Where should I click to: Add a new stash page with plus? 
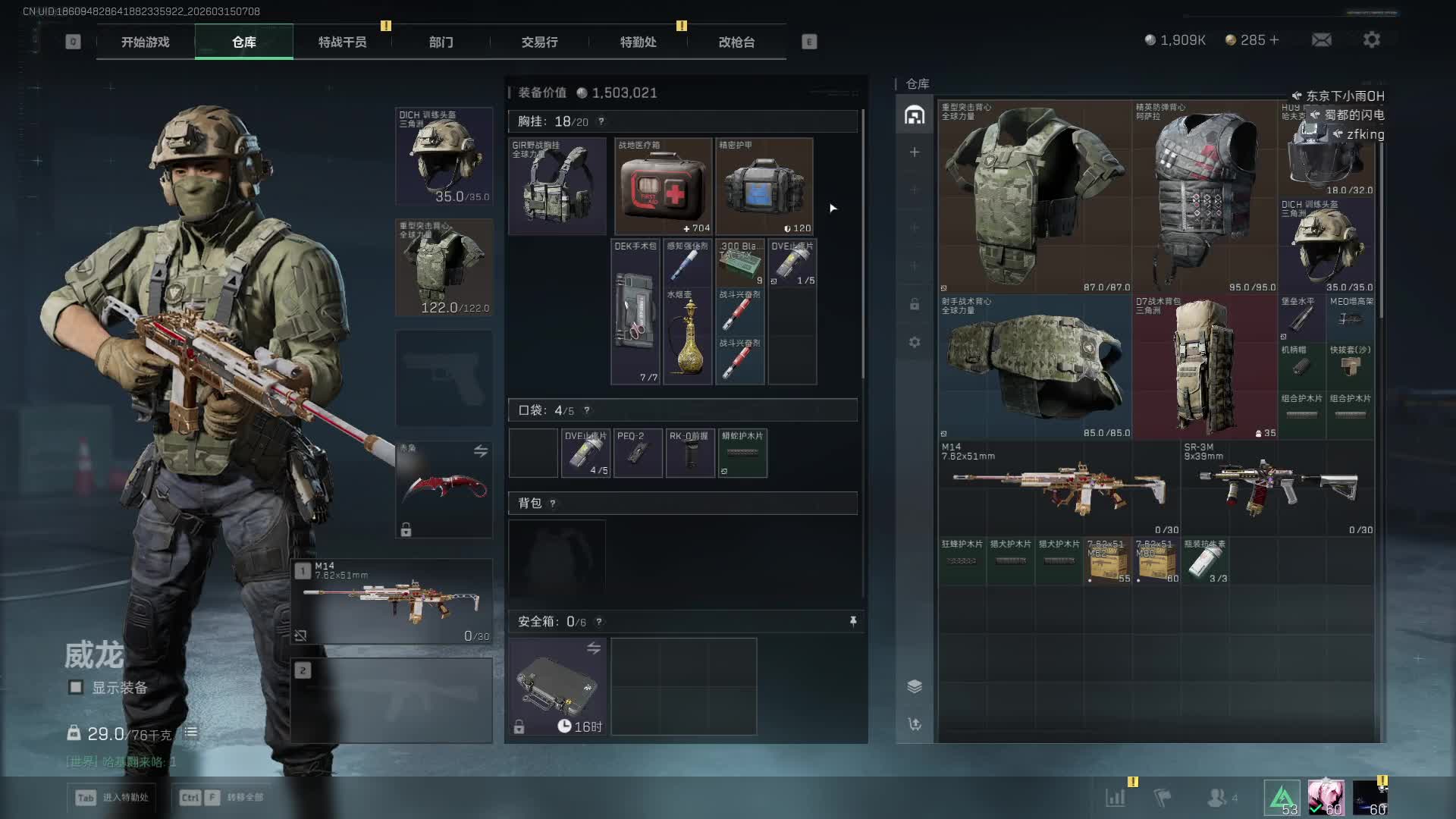coord(915,152)
